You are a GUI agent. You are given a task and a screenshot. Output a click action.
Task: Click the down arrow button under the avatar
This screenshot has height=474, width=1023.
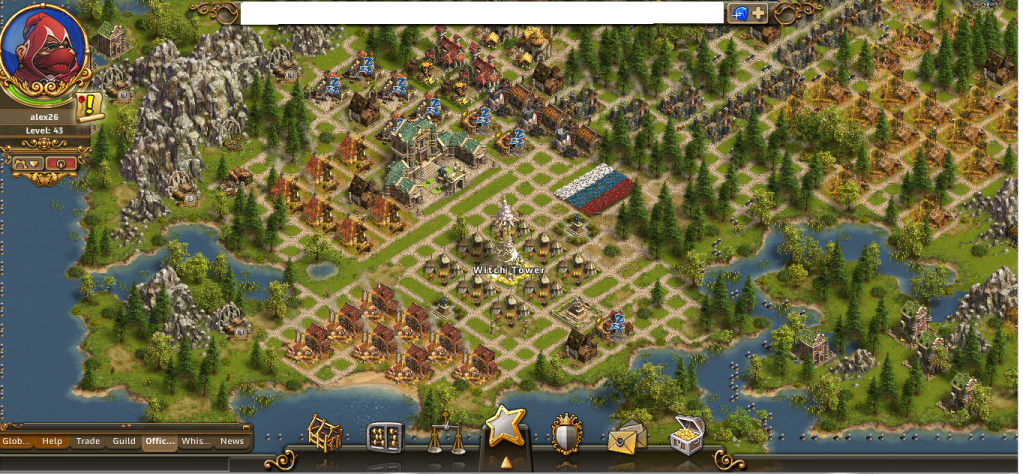click(x=28, y=162)
